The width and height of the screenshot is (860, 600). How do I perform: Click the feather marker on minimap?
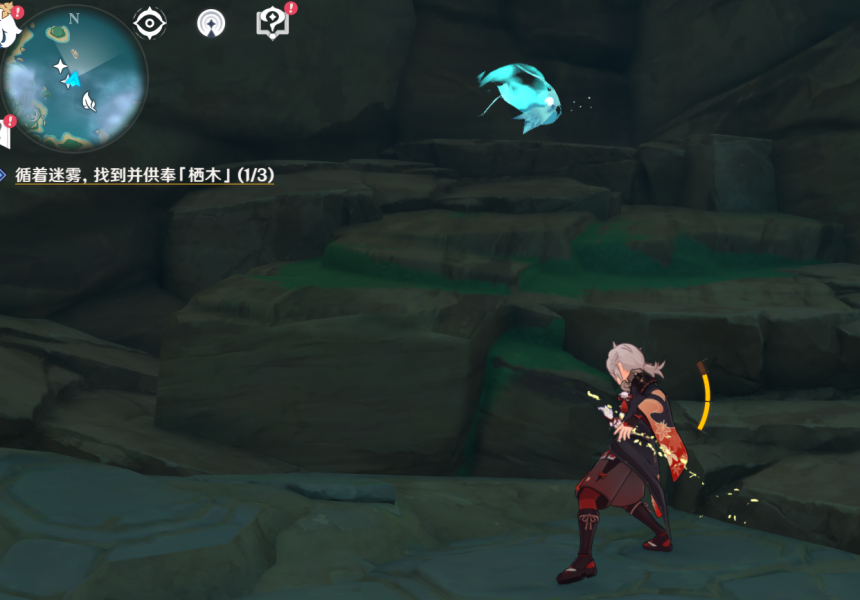point(89,100)
